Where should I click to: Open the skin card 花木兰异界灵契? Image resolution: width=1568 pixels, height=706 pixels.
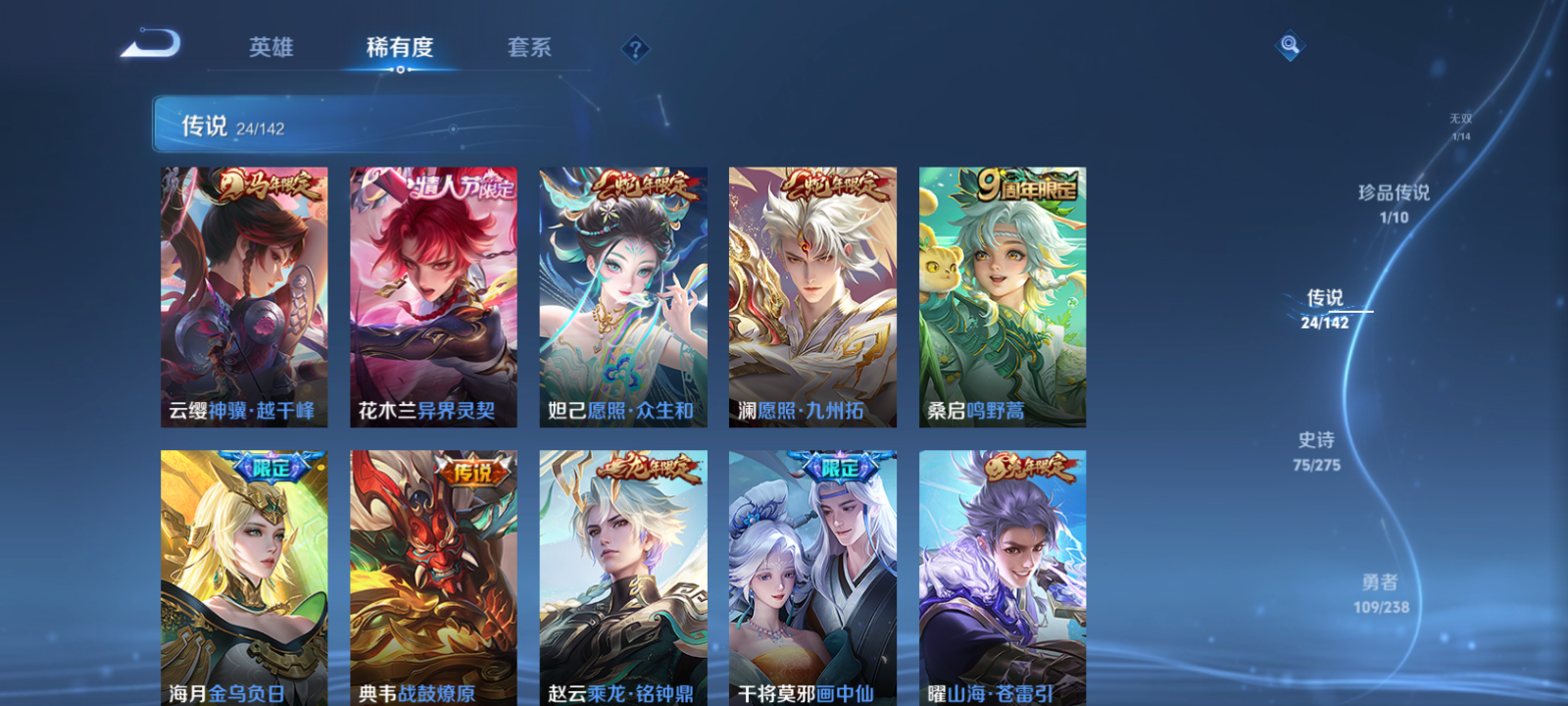(431, 294)
